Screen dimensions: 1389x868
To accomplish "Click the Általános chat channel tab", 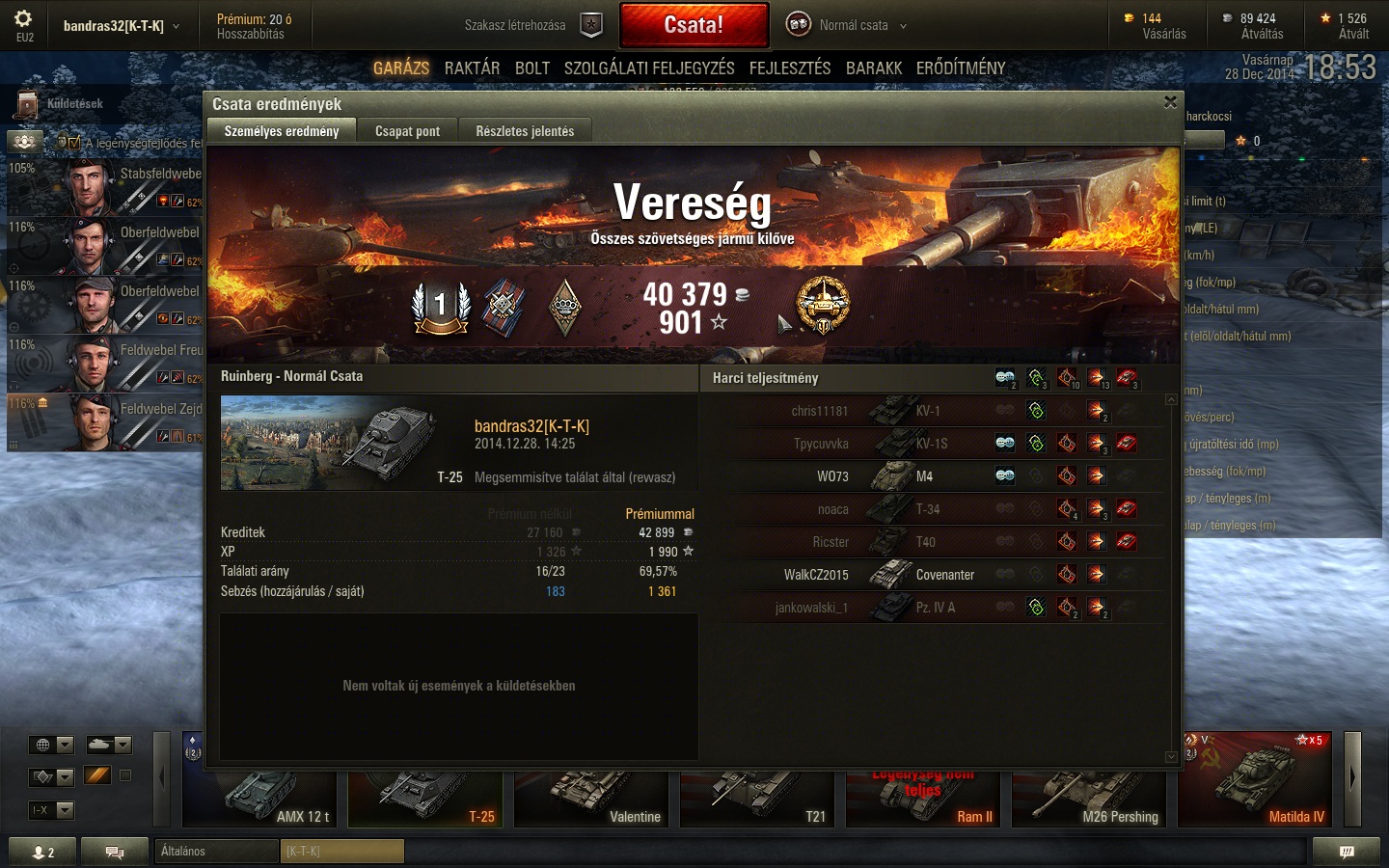I will 216,851.
